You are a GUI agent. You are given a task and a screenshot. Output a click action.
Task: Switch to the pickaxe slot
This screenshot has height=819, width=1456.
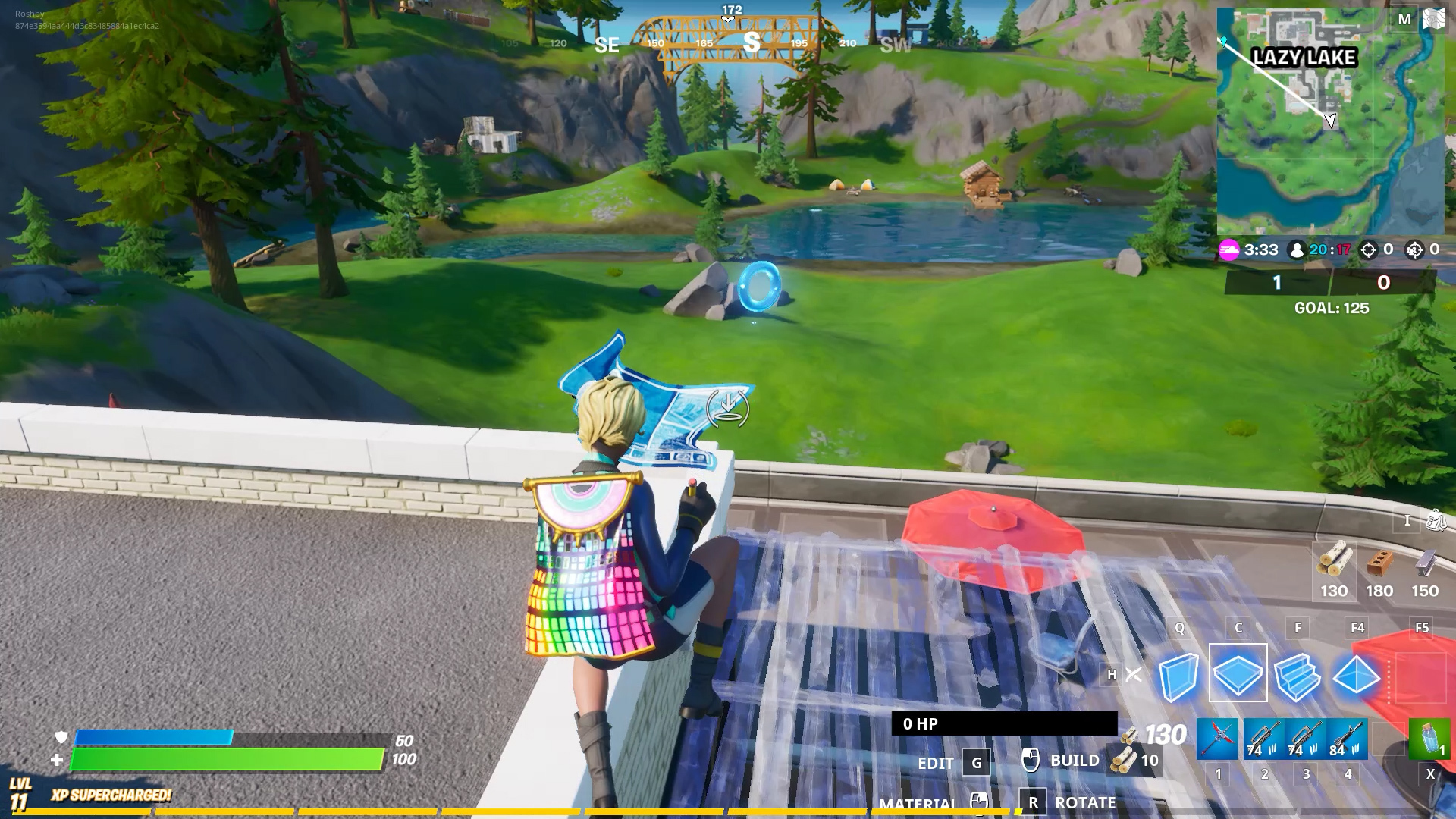point(1218,739)
